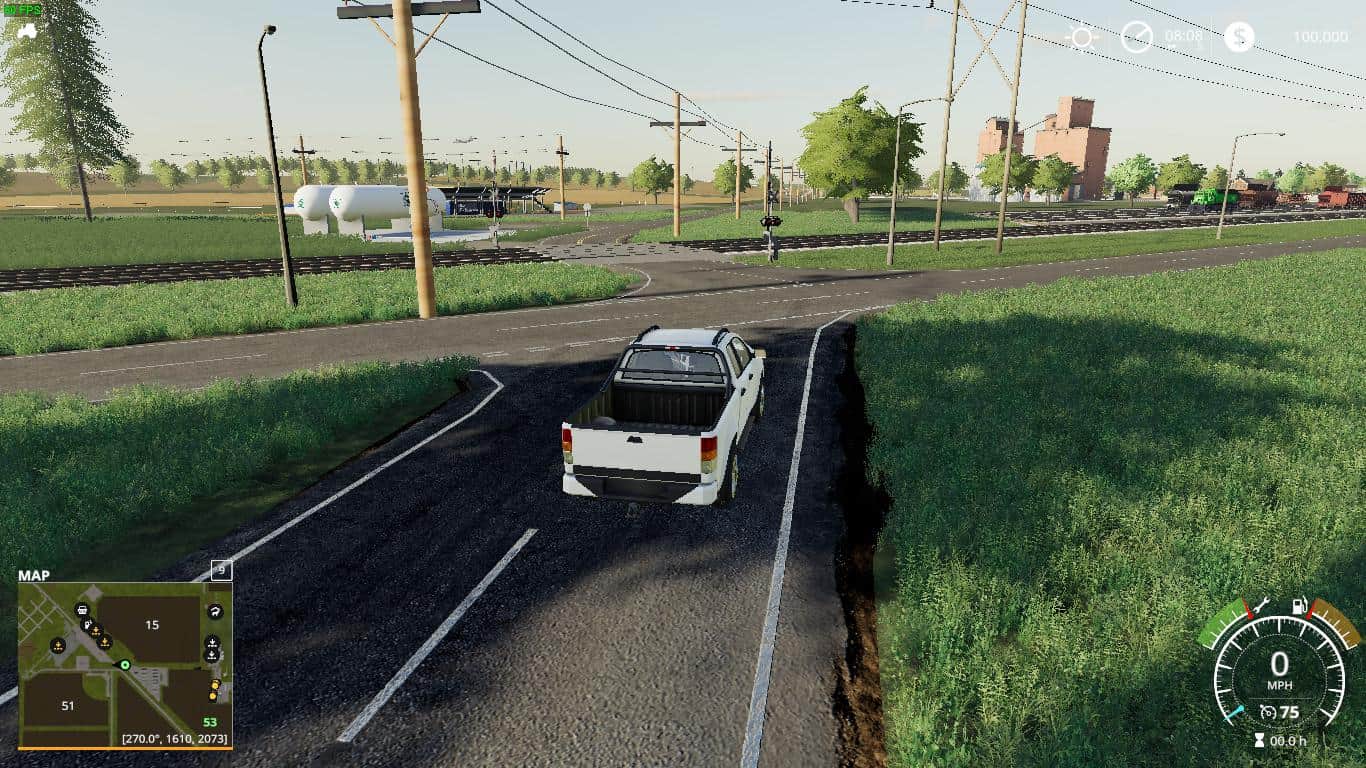This screenshot has height=768, width=1366.
Task: Click the fuel pump icon above the gauge
Action: point(1300,606)
